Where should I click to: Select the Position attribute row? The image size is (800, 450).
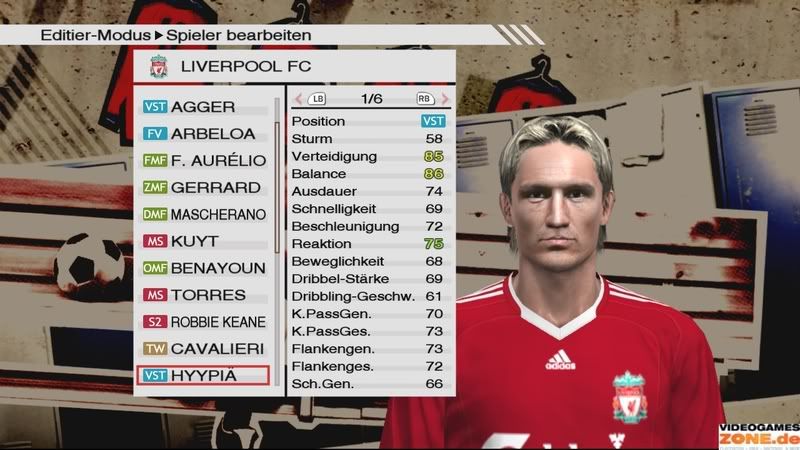[x=367, y=121]
